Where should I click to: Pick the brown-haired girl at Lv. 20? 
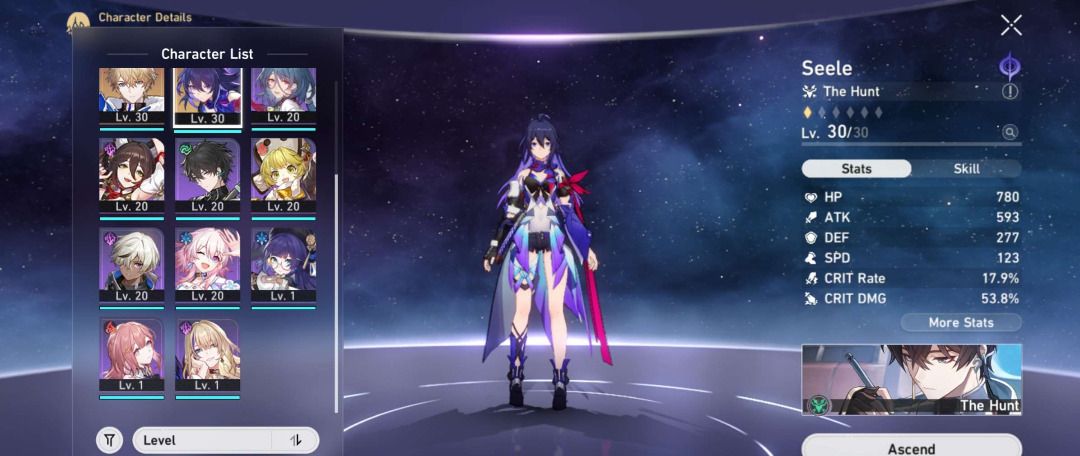pos(132,176)
